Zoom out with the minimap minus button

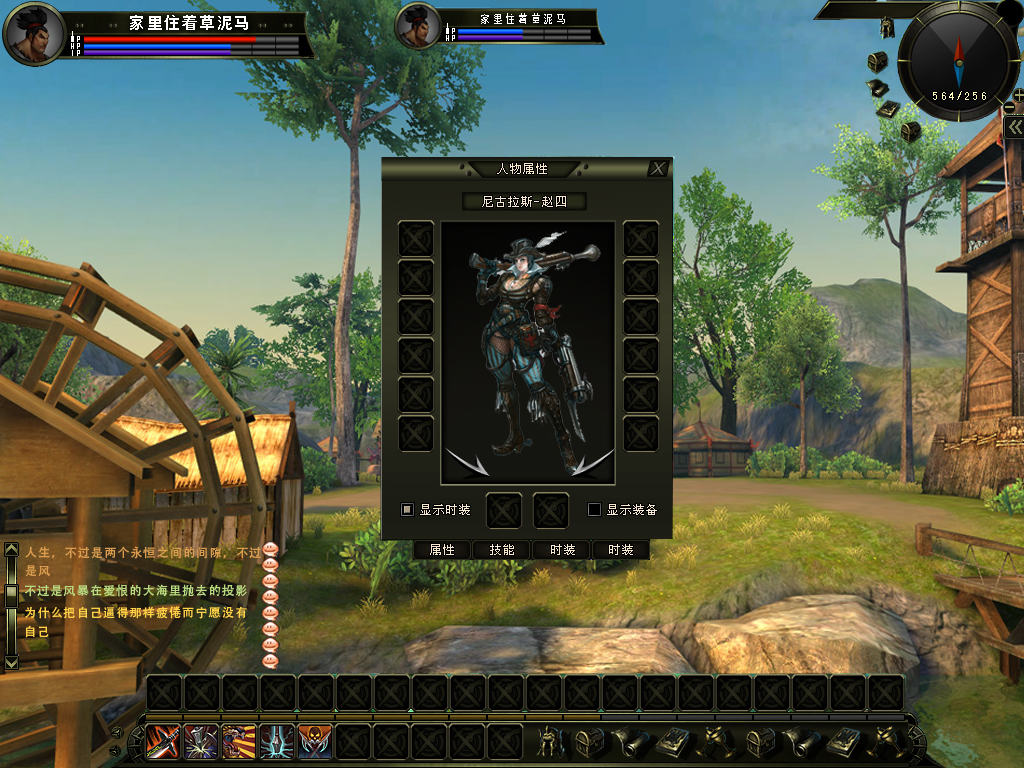pyautogui.click(x=1010, y=108)
